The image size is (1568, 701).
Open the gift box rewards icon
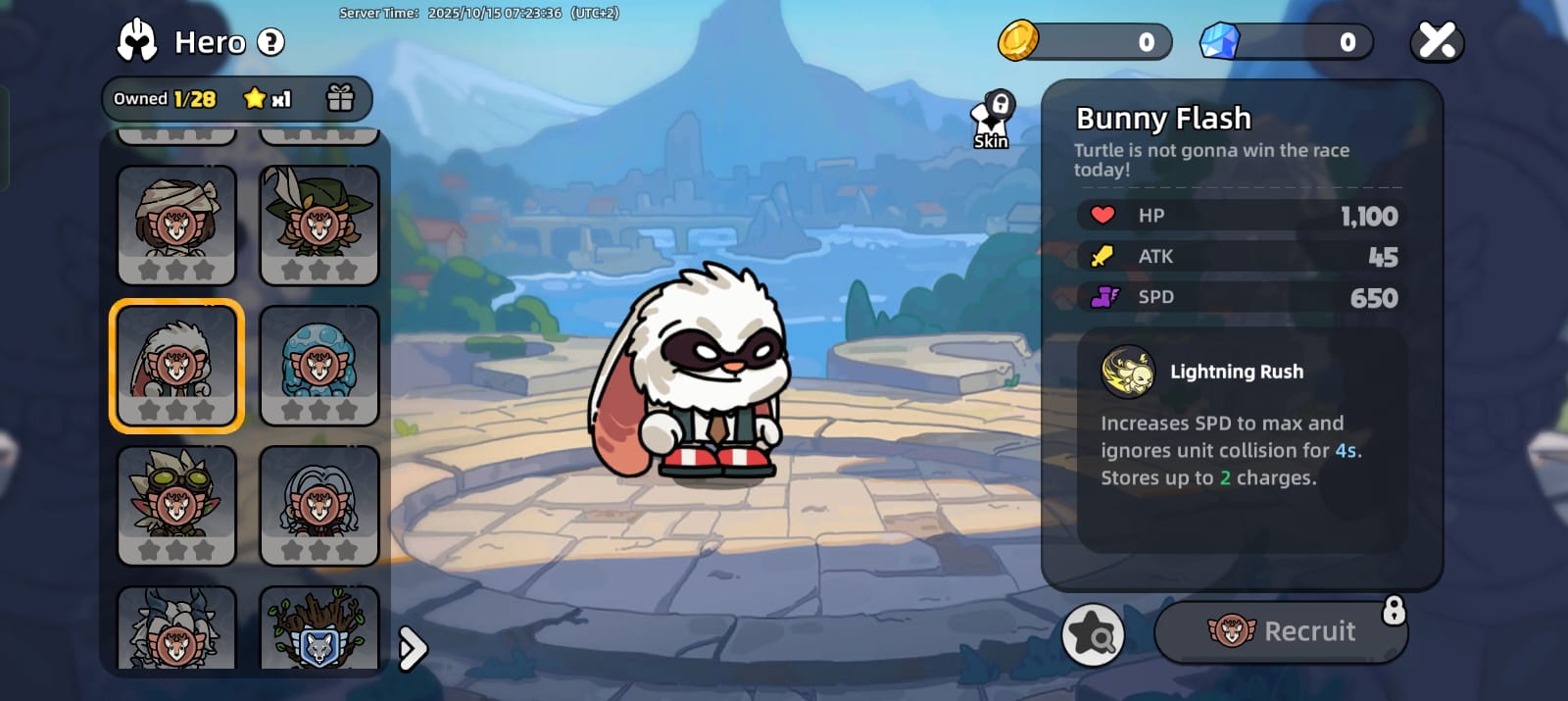click(x=340, y=98)
